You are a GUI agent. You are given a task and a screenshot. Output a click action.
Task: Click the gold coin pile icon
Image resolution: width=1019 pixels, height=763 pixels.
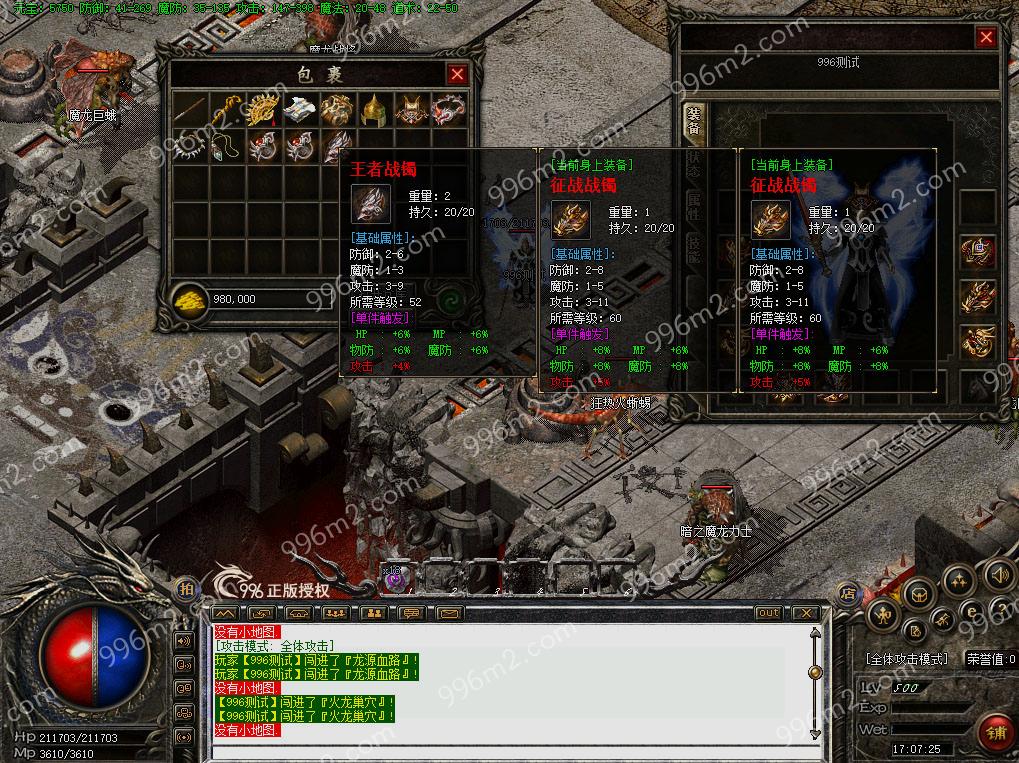click(x=190, y=299)
